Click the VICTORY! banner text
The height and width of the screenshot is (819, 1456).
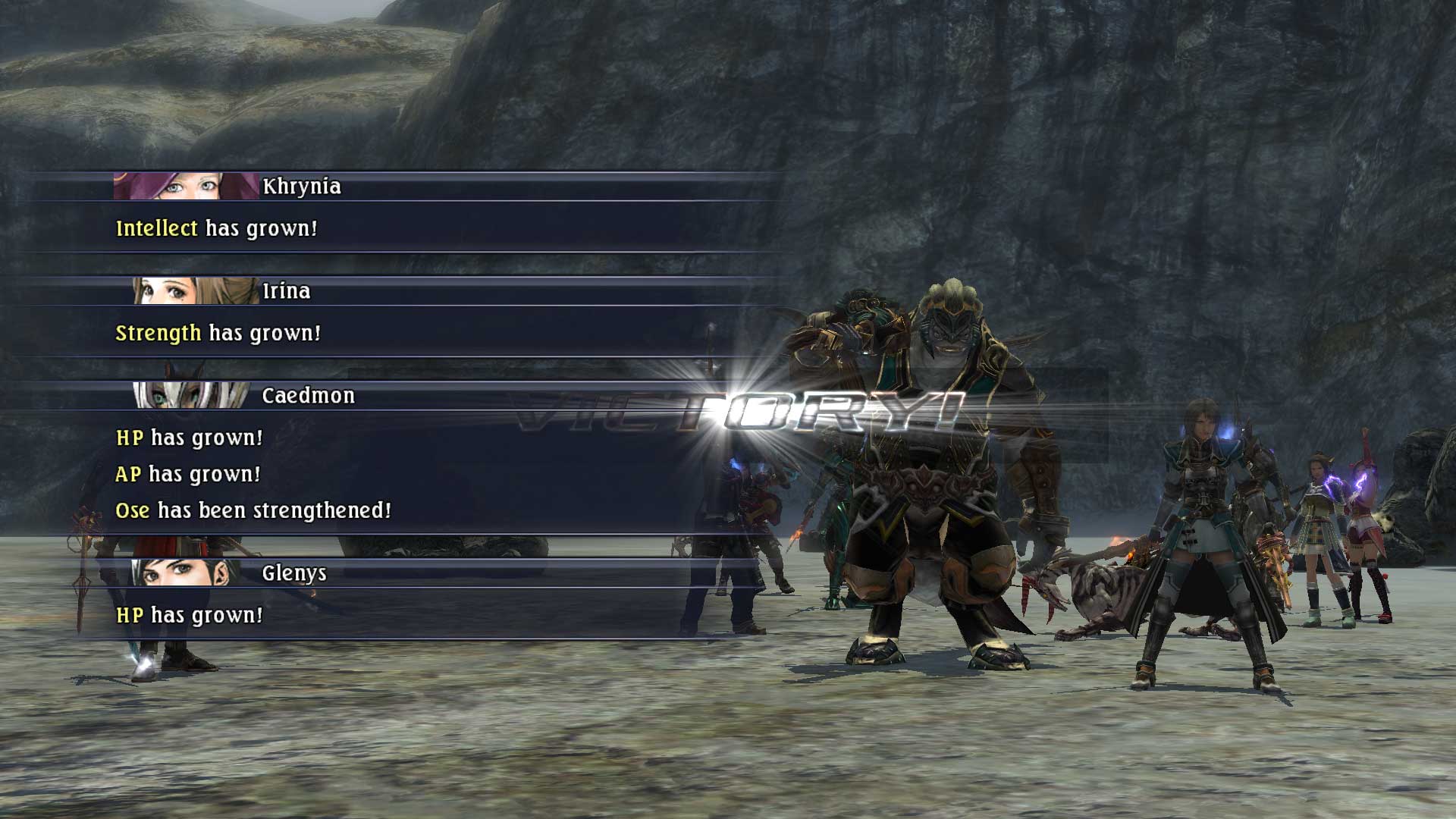[x=739, y=409]
